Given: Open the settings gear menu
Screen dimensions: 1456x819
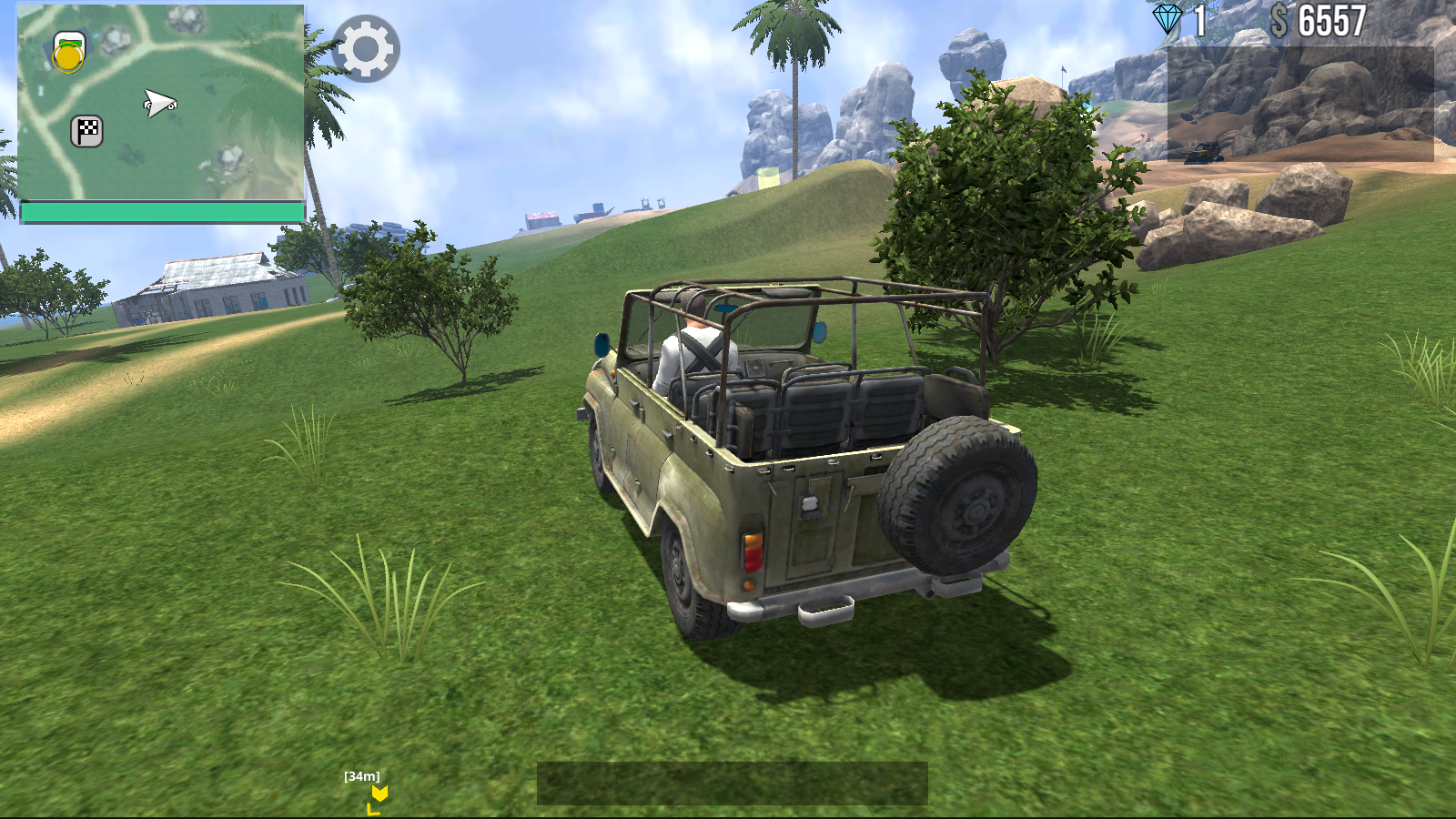Looking at the screenshot, I should [x=367, y=49].
